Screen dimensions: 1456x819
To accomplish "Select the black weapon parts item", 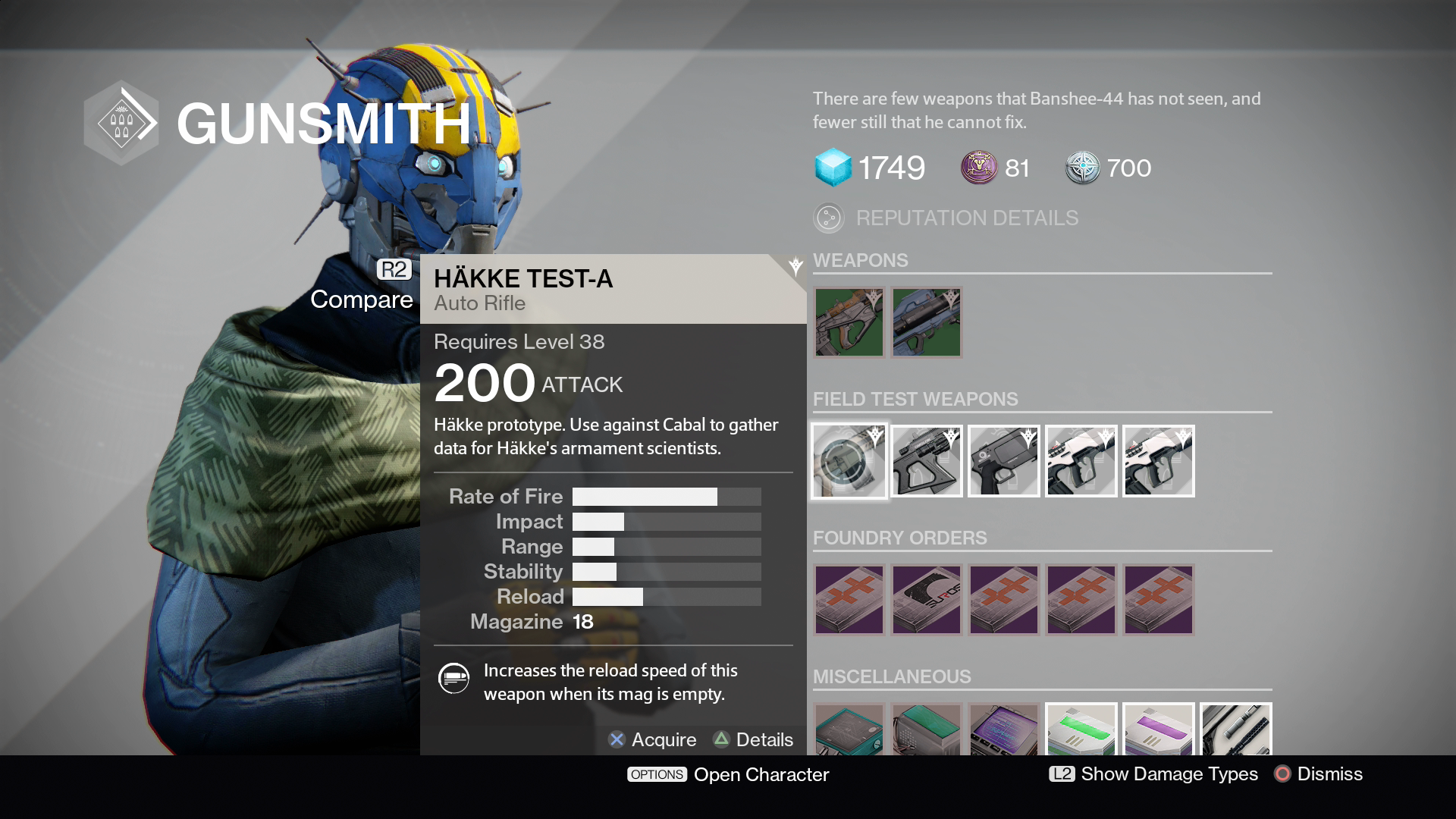I will [1236, 730].
